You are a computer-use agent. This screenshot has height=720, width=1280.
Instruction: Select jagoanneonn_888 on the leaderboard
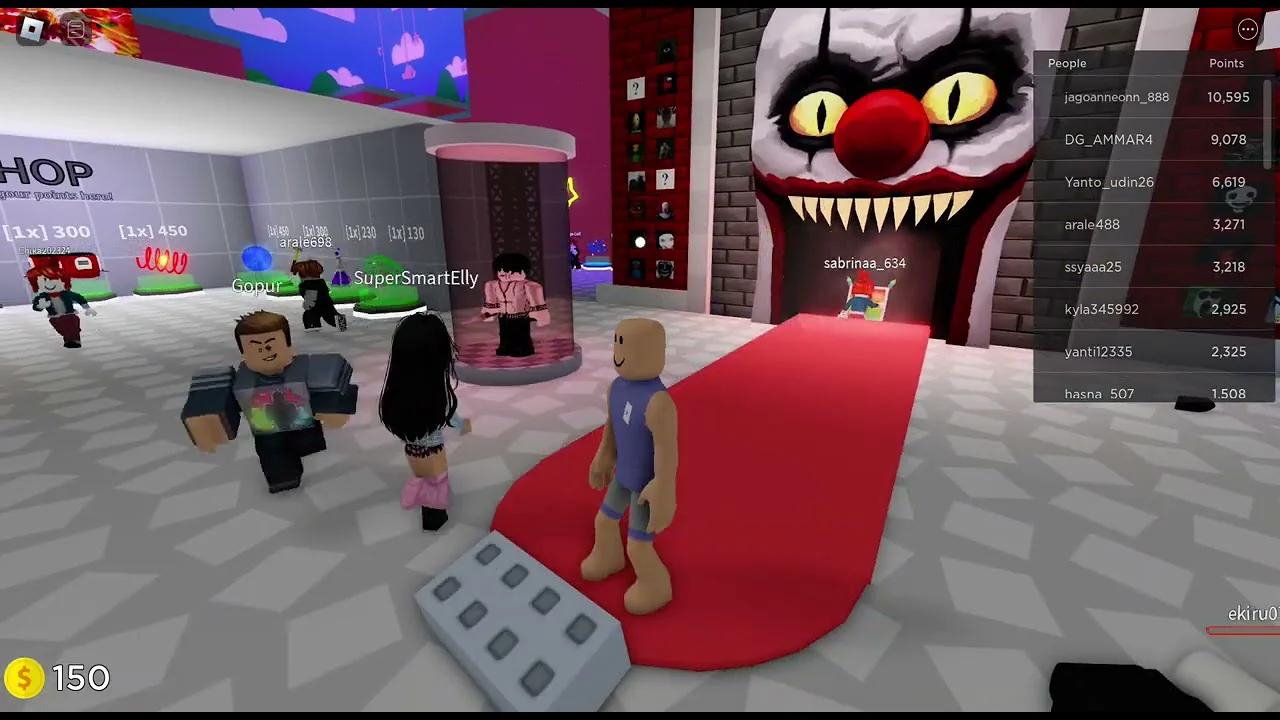[x=1116, y=97]
